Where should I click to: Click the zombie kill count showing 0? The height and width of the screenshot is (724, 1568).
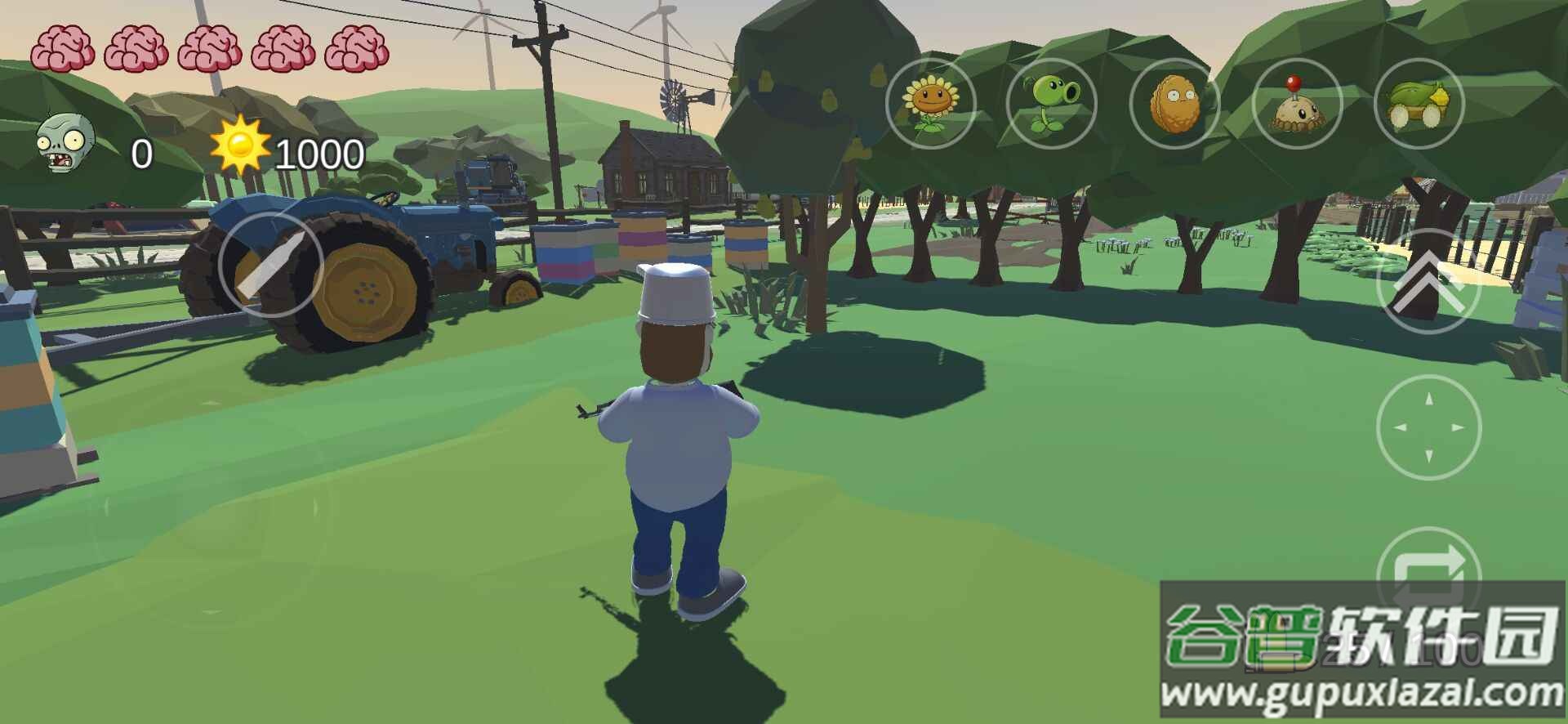click(140, 153)
